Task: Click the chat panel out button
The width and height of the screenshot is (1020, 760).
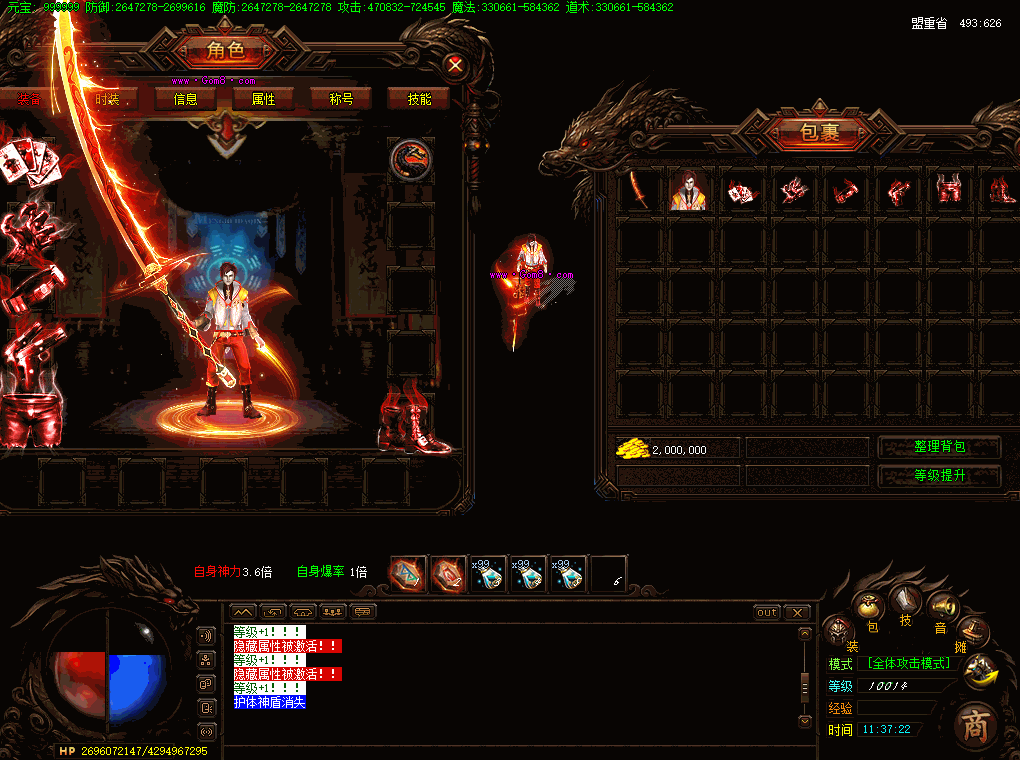Action: (x=767, y=612)
